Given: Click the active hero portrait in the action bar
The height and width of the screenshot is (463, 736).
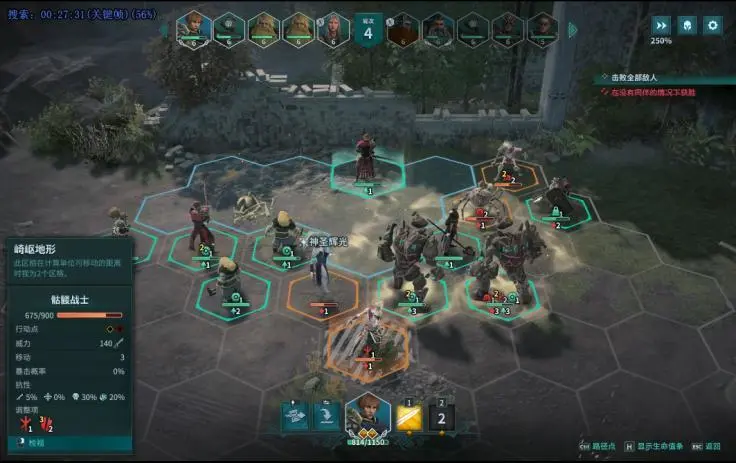Looking at the screenshot, I should click(x=367, y=417).
